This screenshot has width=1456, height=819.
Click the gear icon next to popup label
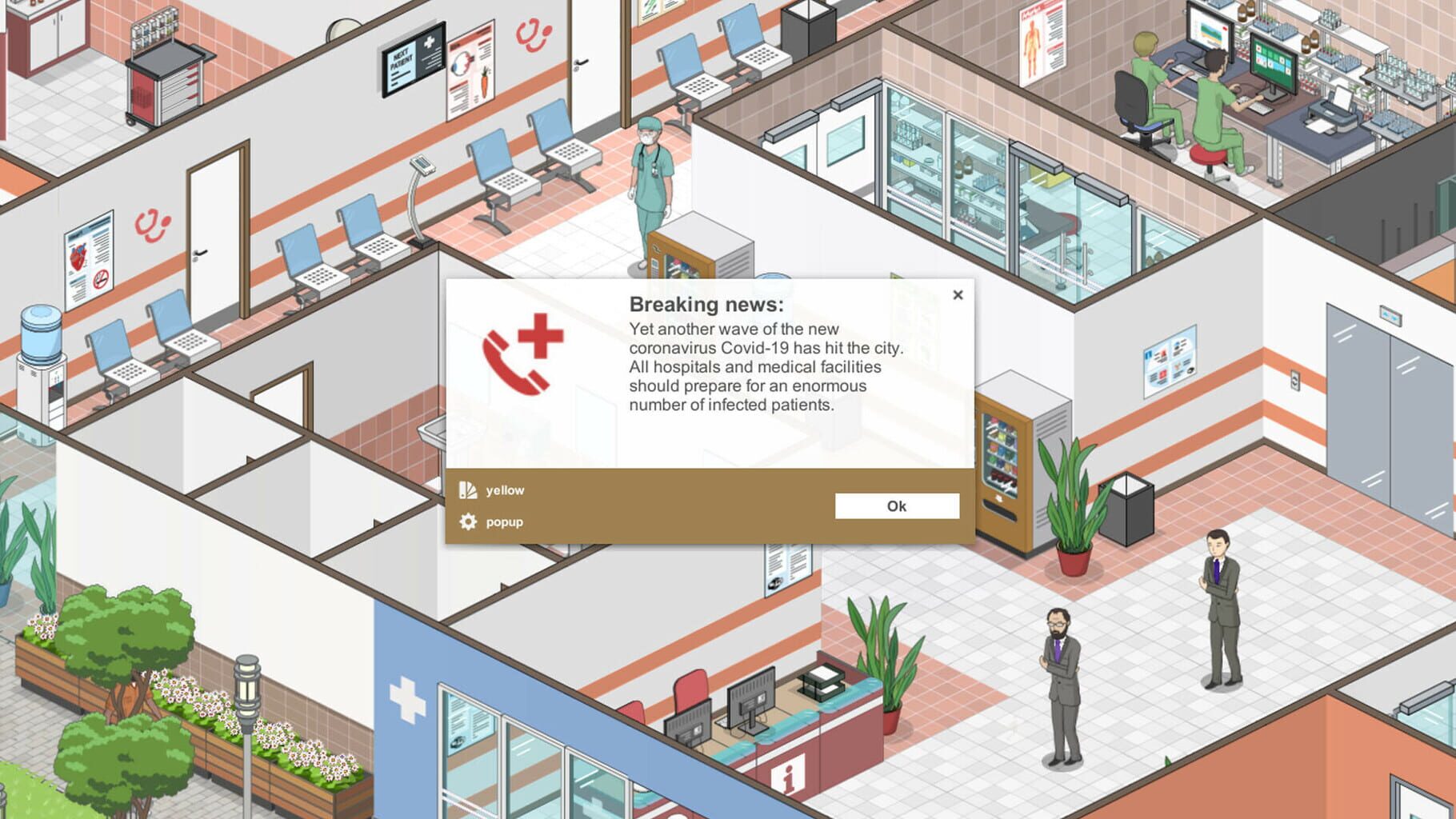pyautogui.click(x=467, y=521)
